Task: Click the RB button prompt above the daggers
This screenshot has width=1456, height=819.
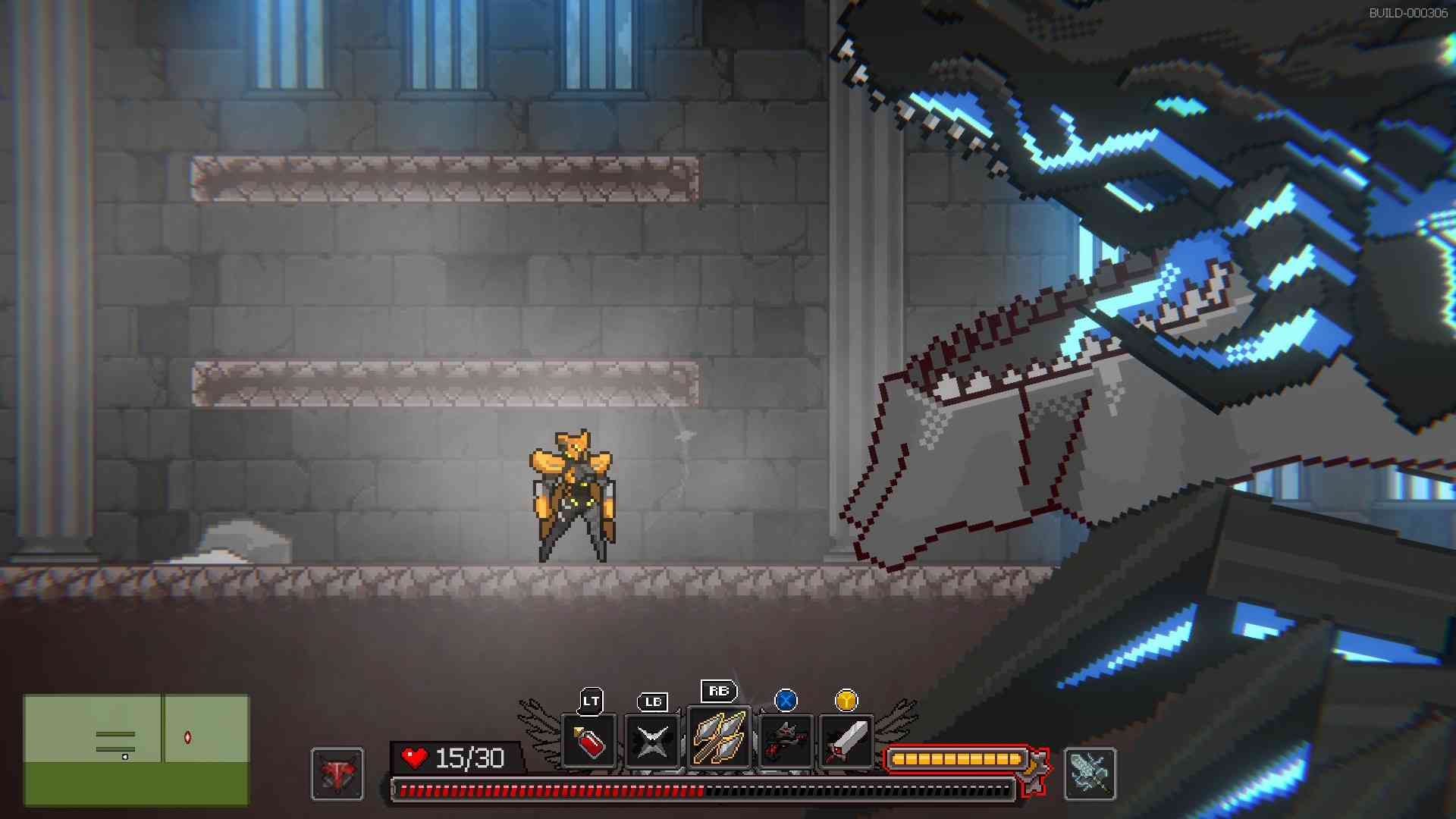Action: click(719, 692)
